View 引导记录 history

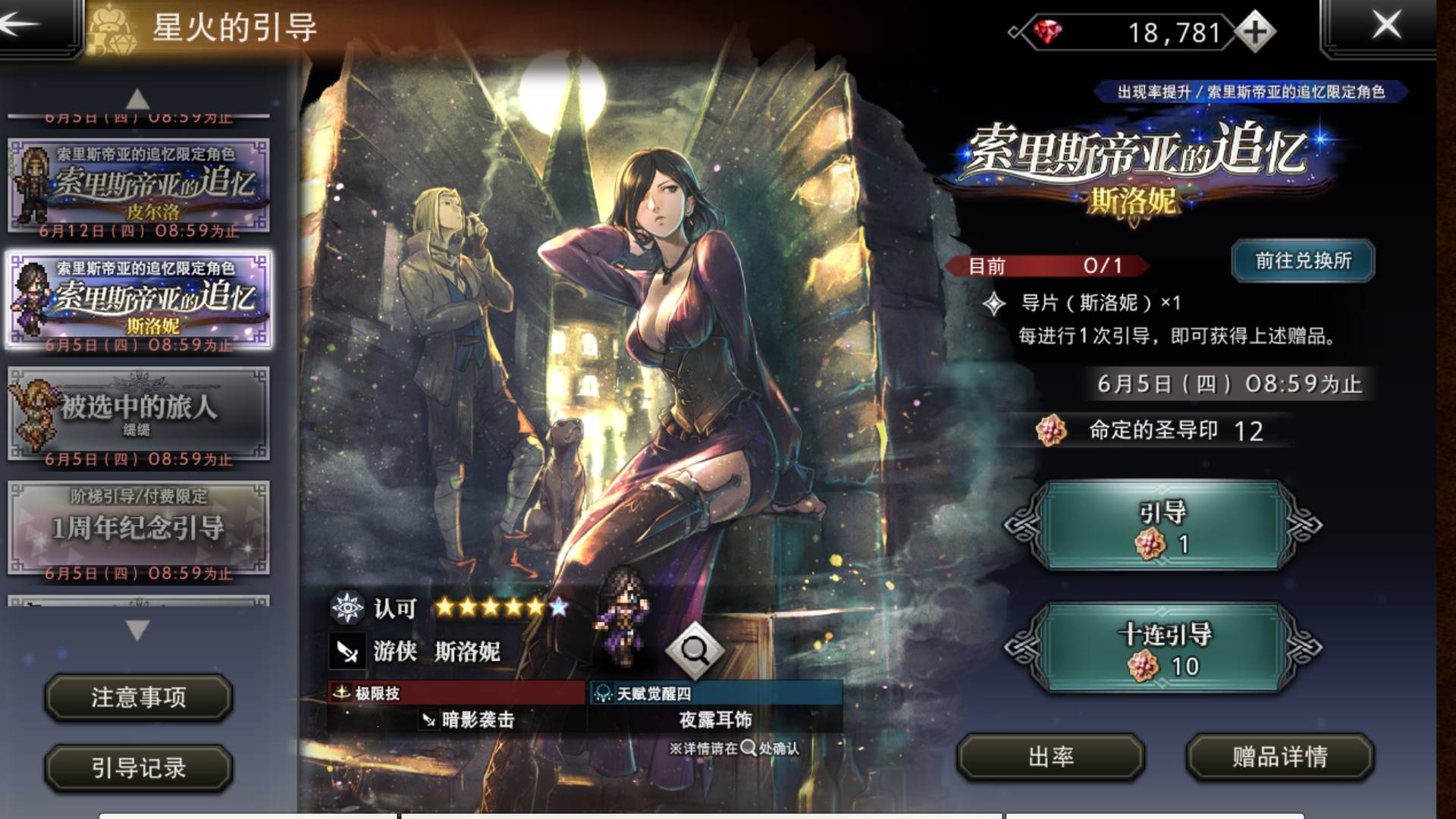click(x=139, y=767)
